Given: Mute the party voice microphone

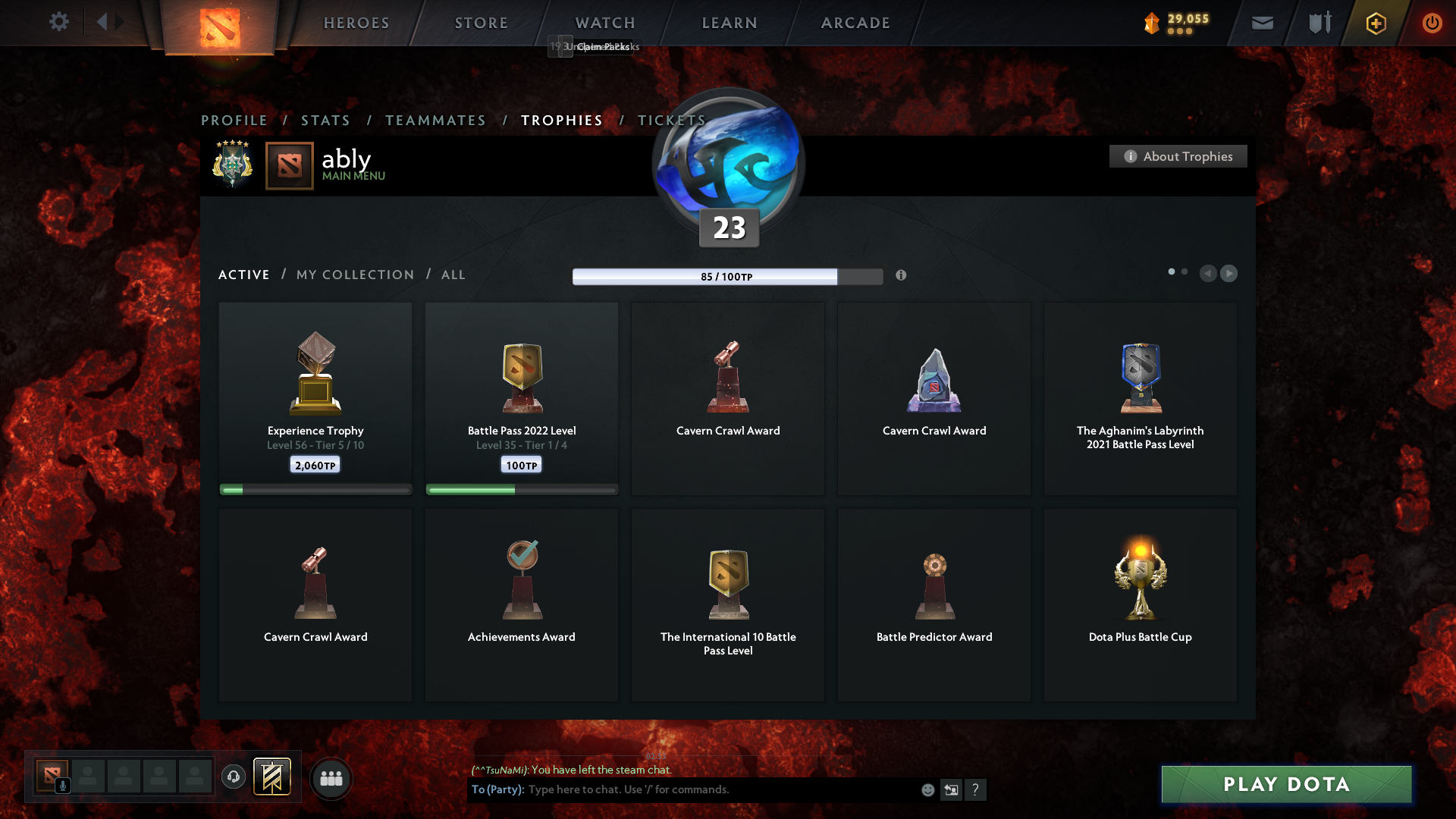Looking at the screenshot, I should [x=63, y=786].
